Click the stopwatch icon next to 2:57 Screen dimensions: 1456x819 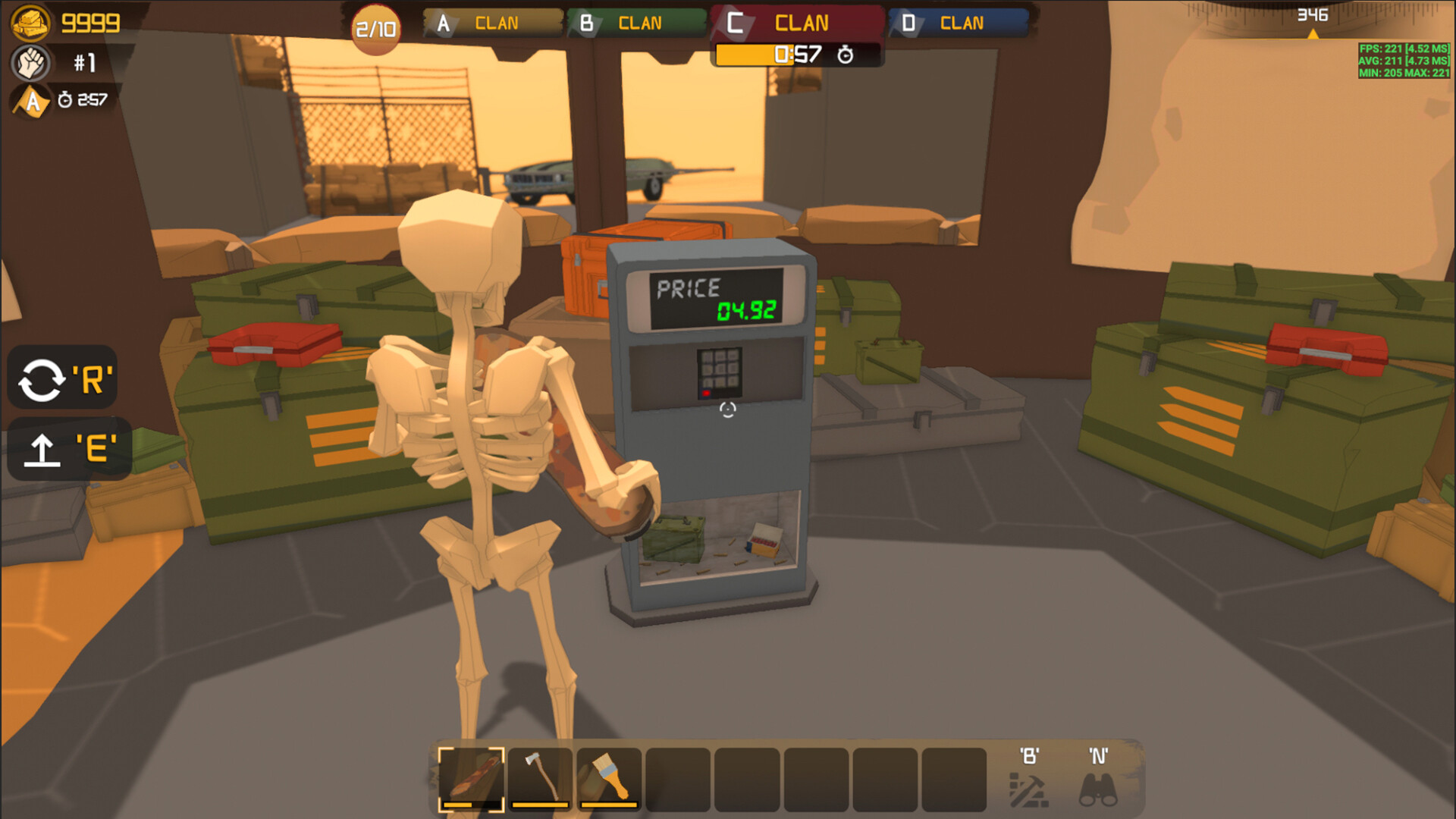coord(64,99)
